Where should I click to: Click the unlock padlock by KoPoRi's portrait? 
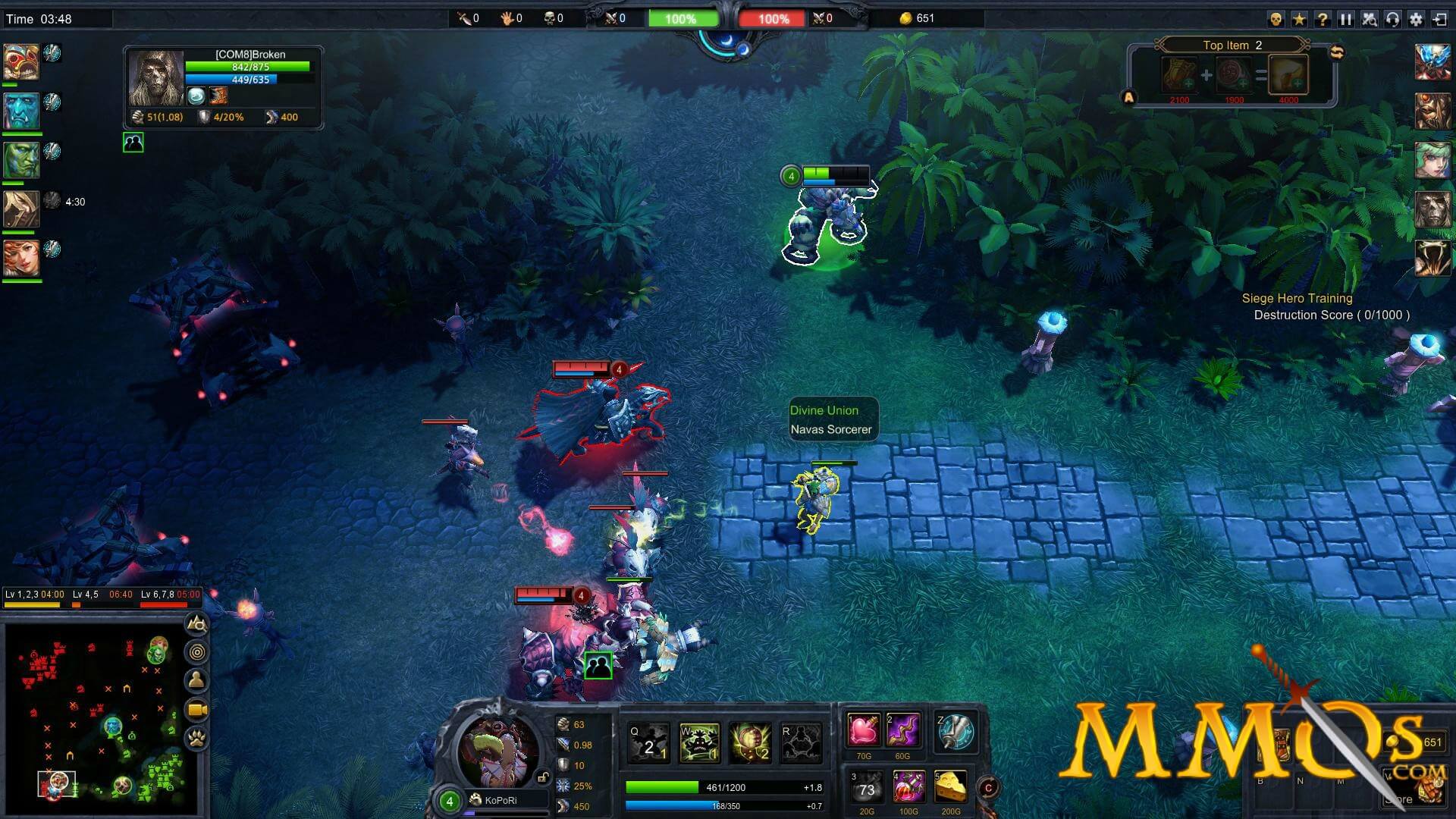[544, 777]
